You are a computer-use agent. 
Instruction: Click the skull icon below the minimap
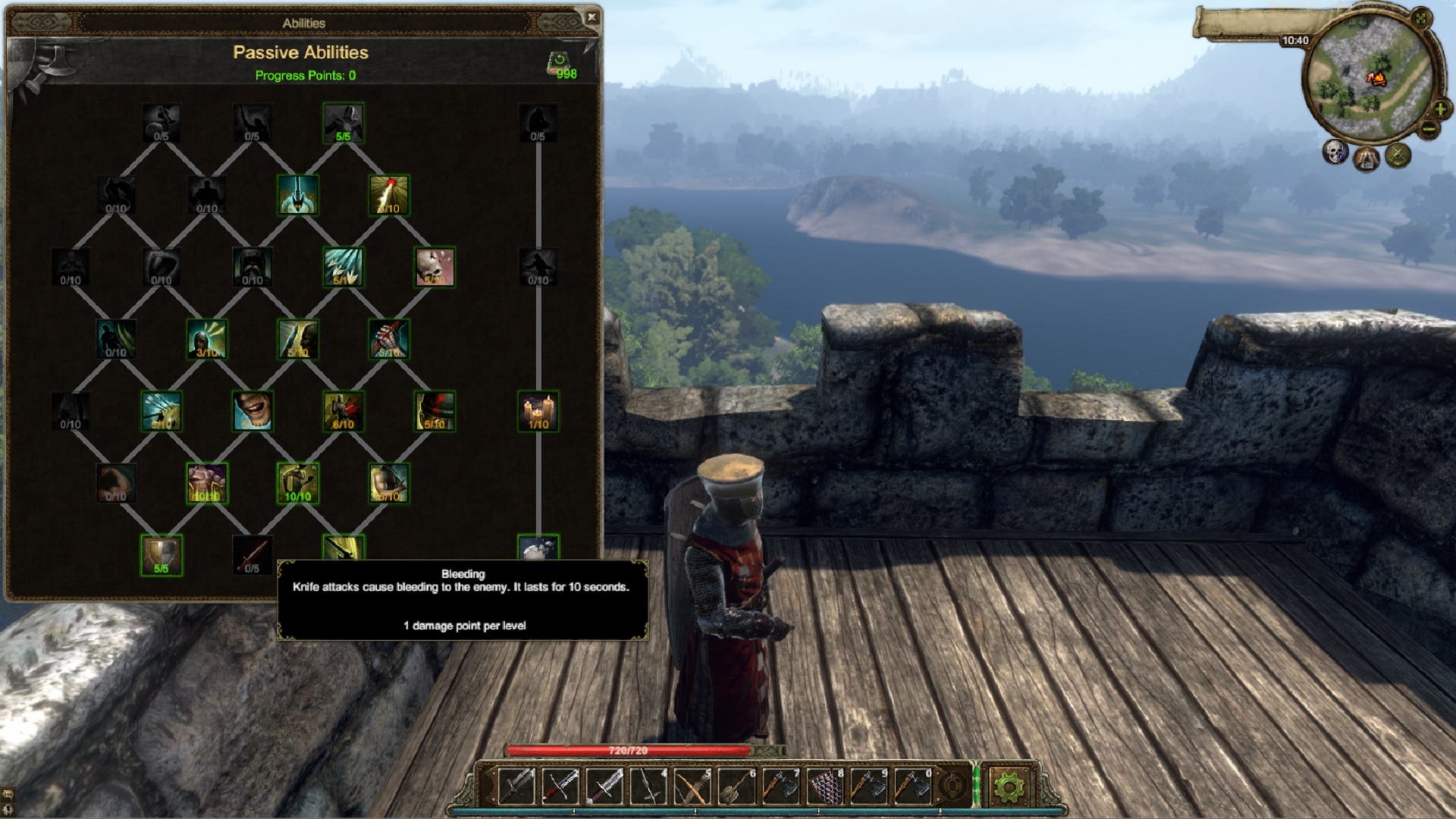tap(1335, 152)
